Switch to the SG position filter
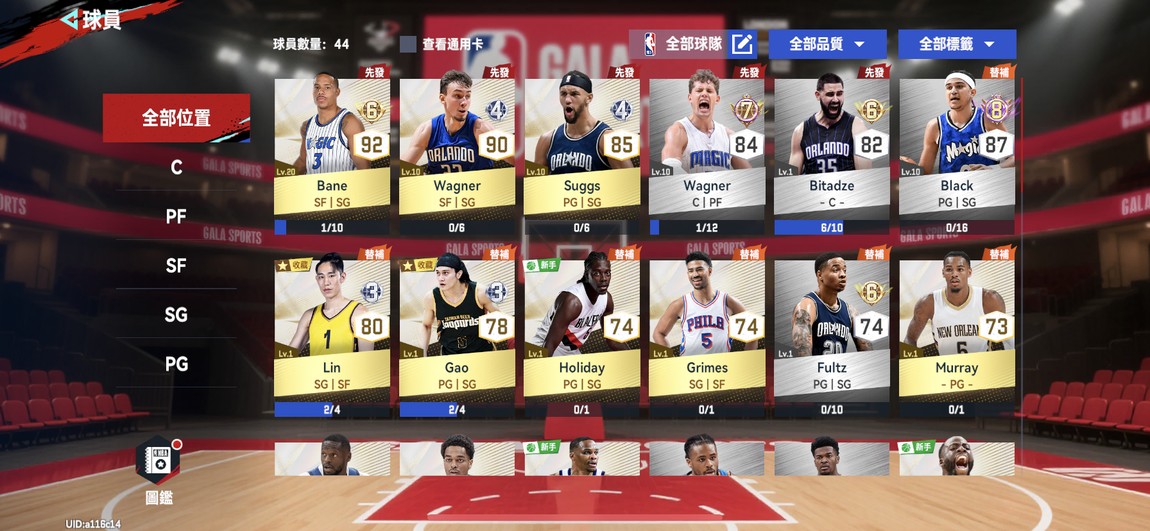 click(x=176, y=314)
